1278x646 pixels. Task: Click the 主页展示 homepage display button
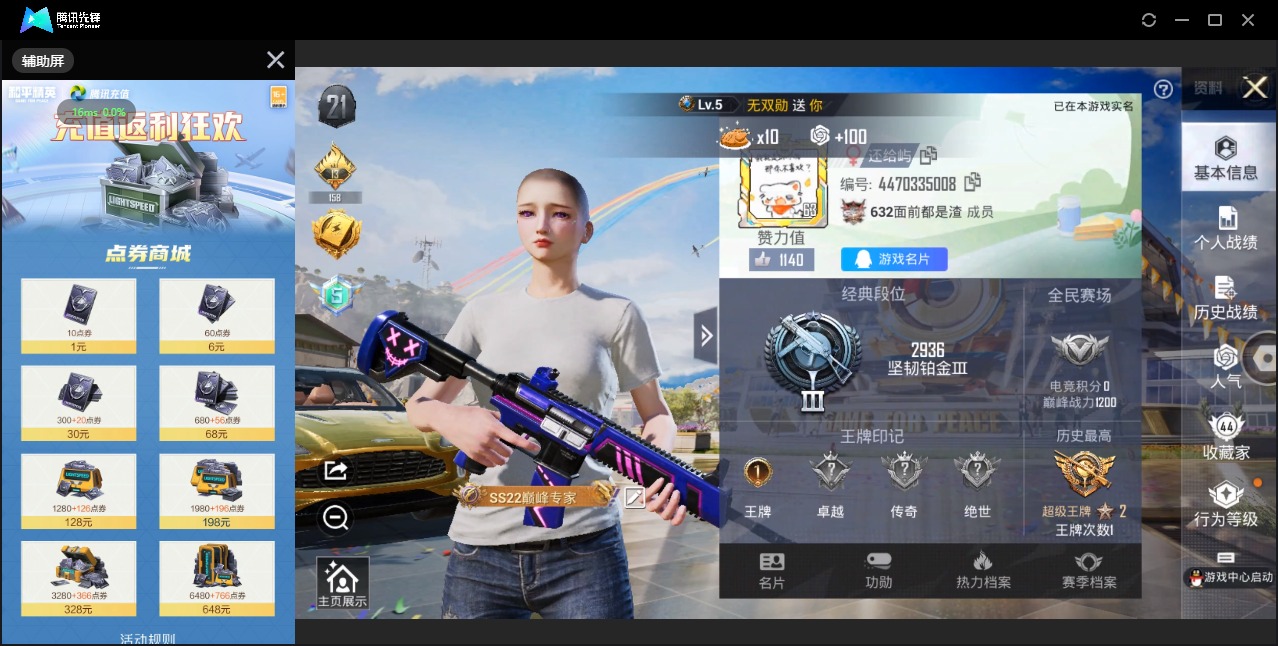coord(342,584)
